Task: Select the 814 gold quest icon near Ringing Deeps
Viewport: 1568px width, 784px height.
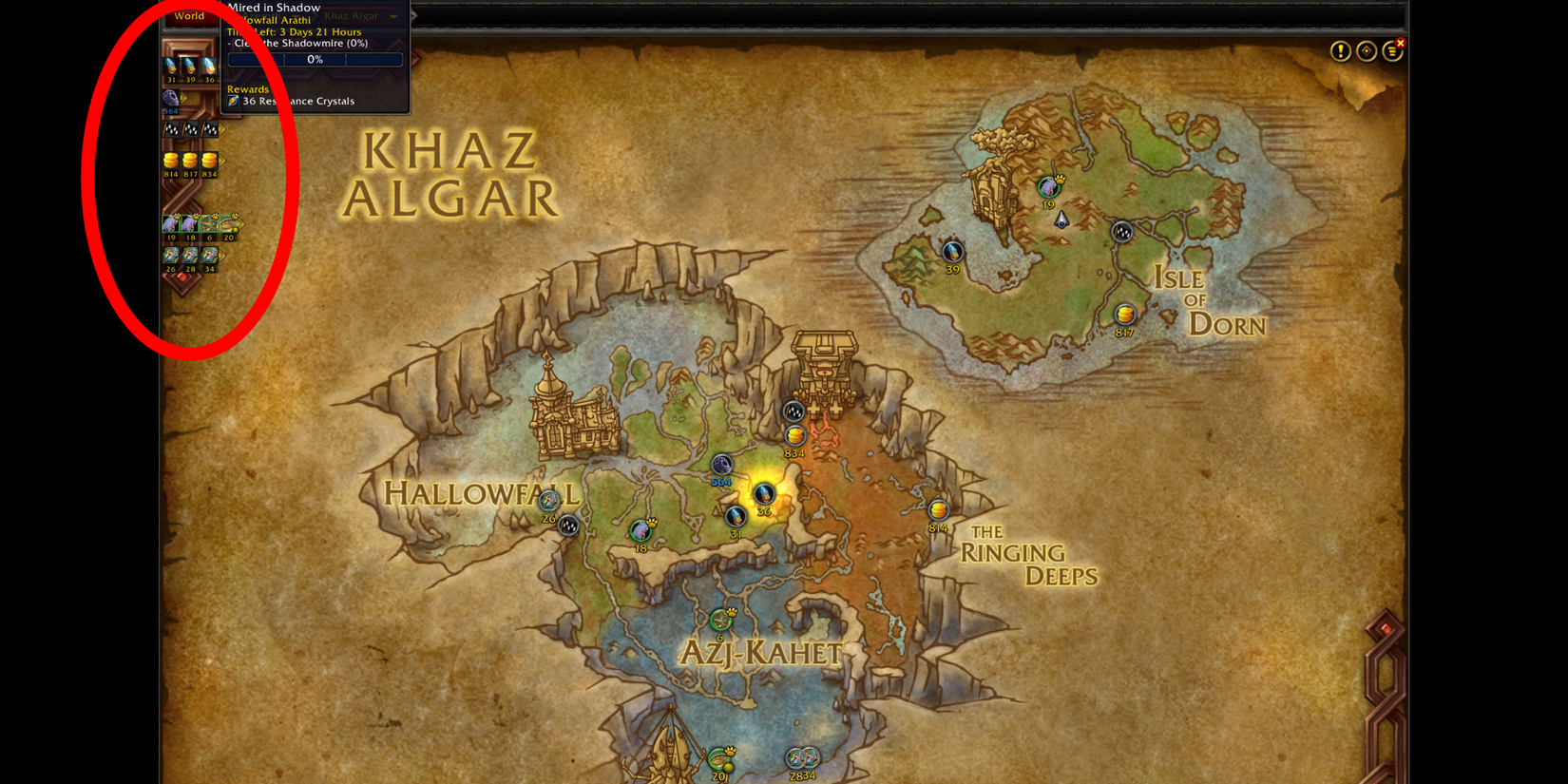Action: (x=937, y=511)
